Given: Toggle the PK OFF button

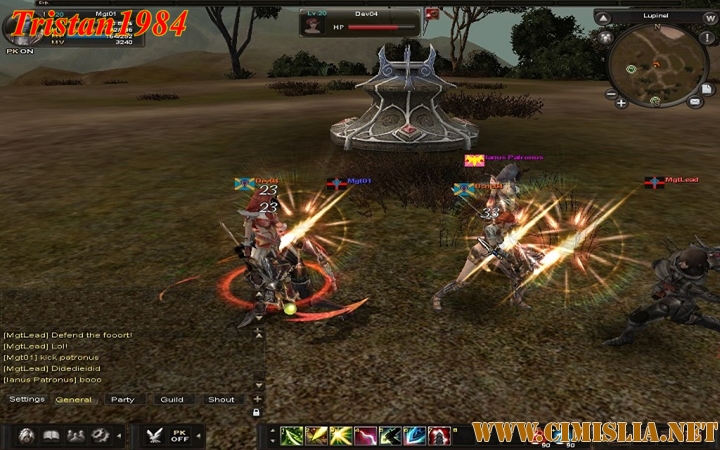Looking at the screenshot, I should (x=180, y=436).
